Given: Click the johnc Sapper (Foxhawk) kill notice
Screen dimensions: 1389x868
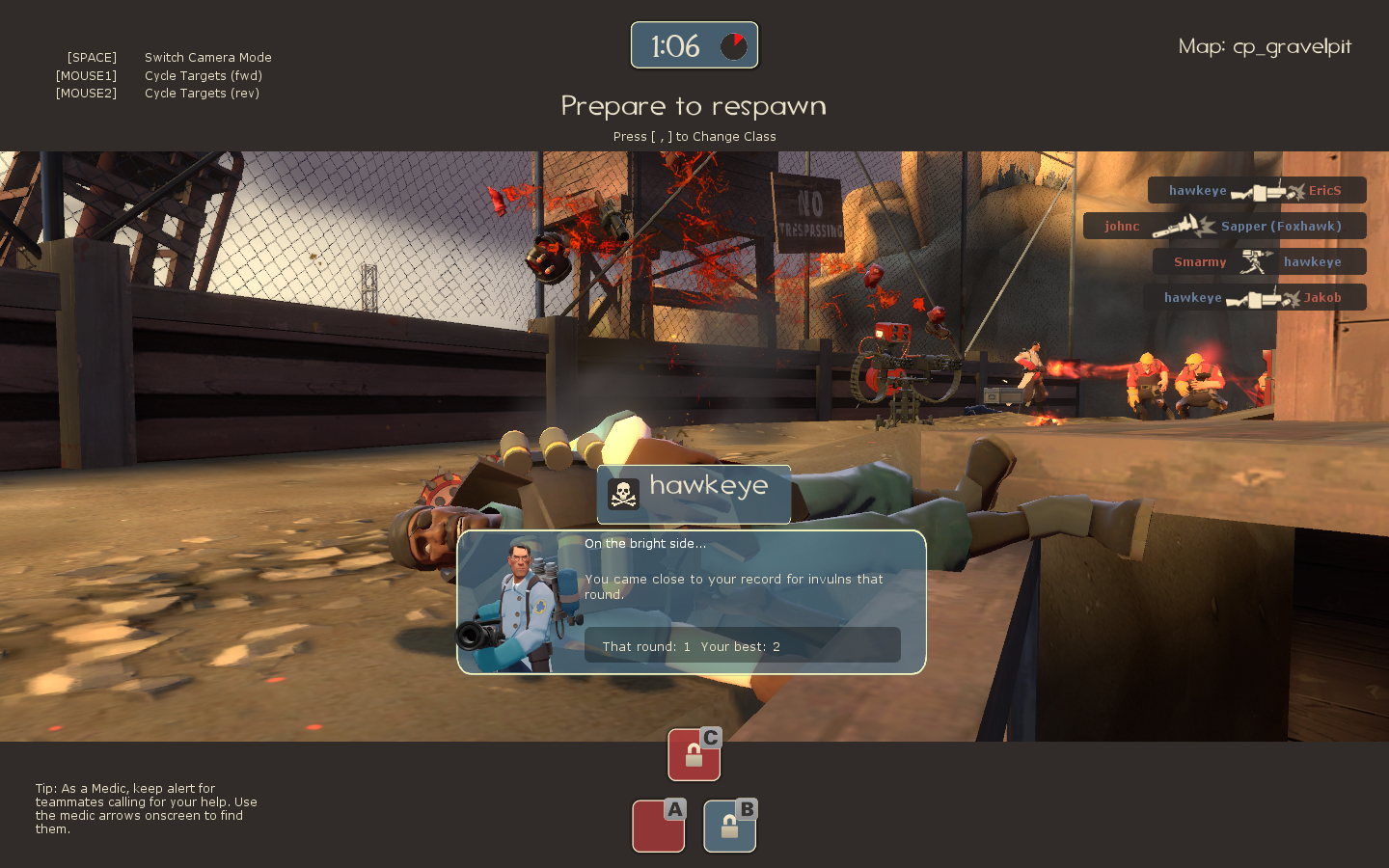Looking at the screenshot, I should pyautogui.click(x=1224, y=227).
